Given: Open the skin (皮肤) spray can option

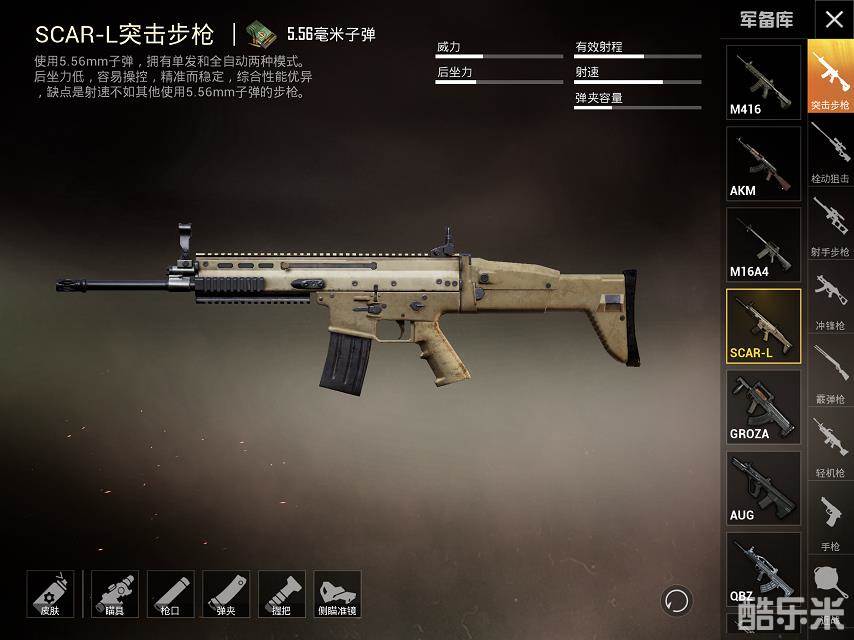Looking at the screenshot, I should (49, 594).
